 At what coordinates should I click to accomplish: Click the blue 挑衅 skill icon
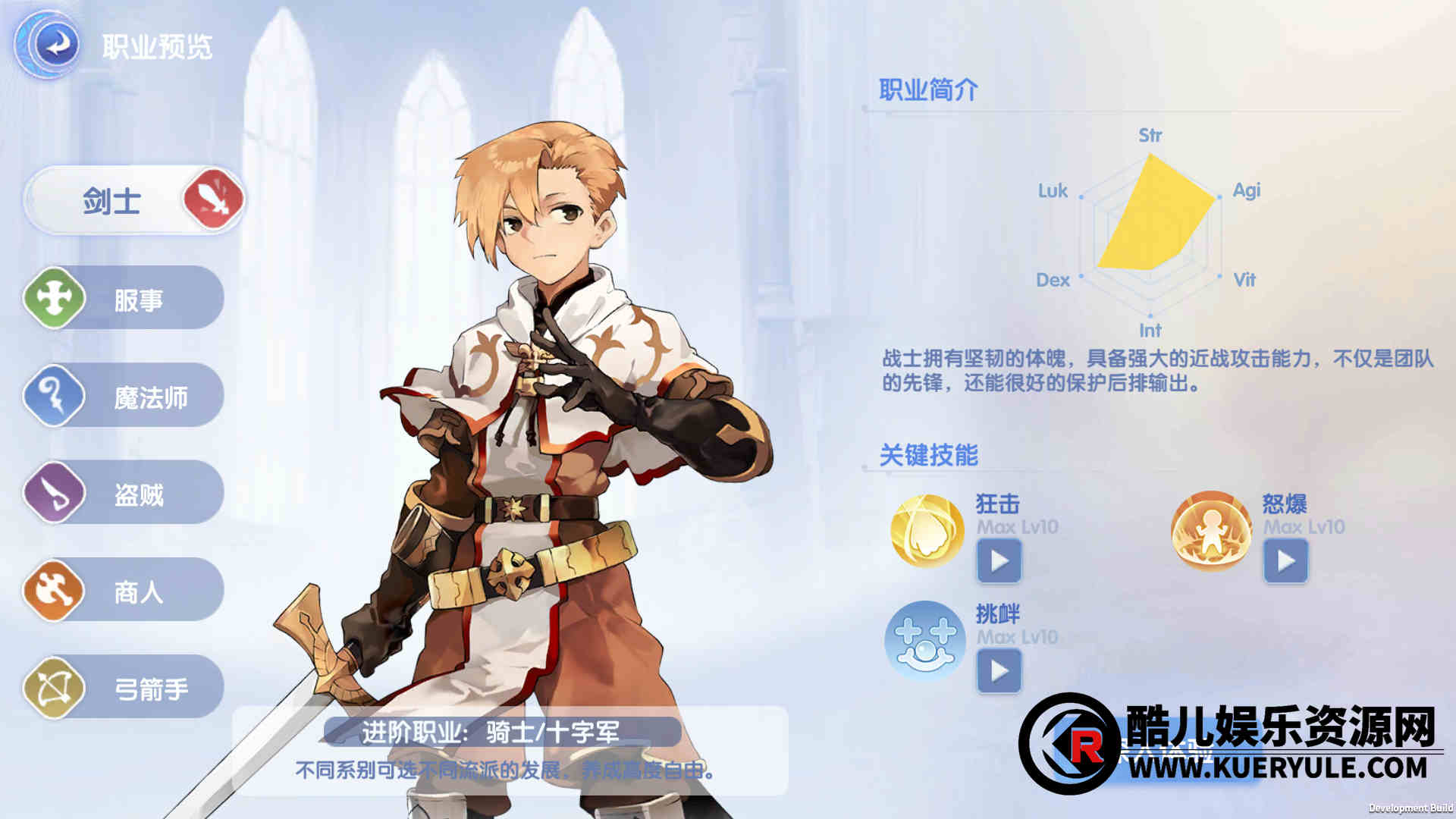coord(925,641)
